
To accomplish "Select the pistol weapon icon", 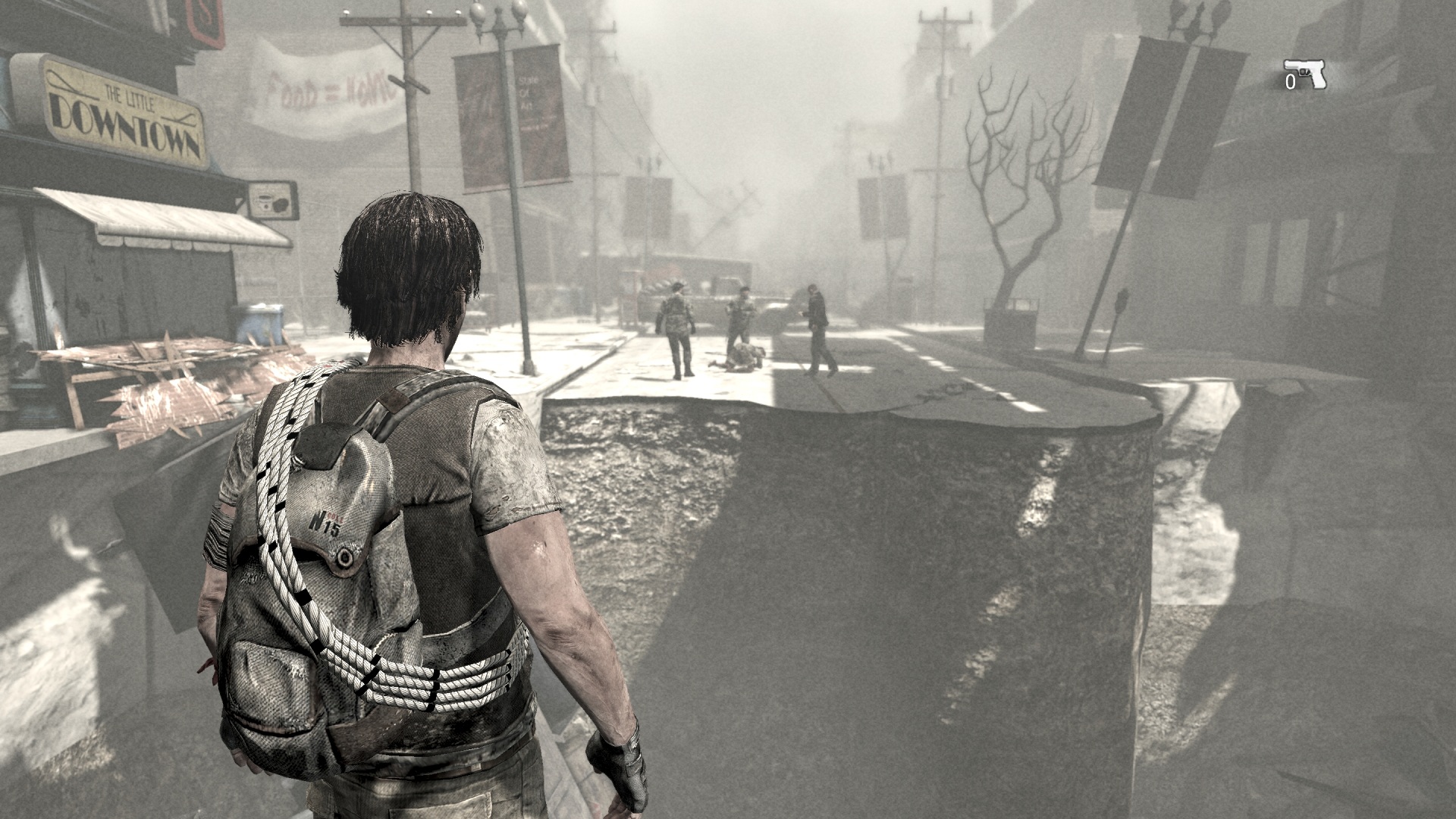I will pyautogui.click(x=1306, y=74).
